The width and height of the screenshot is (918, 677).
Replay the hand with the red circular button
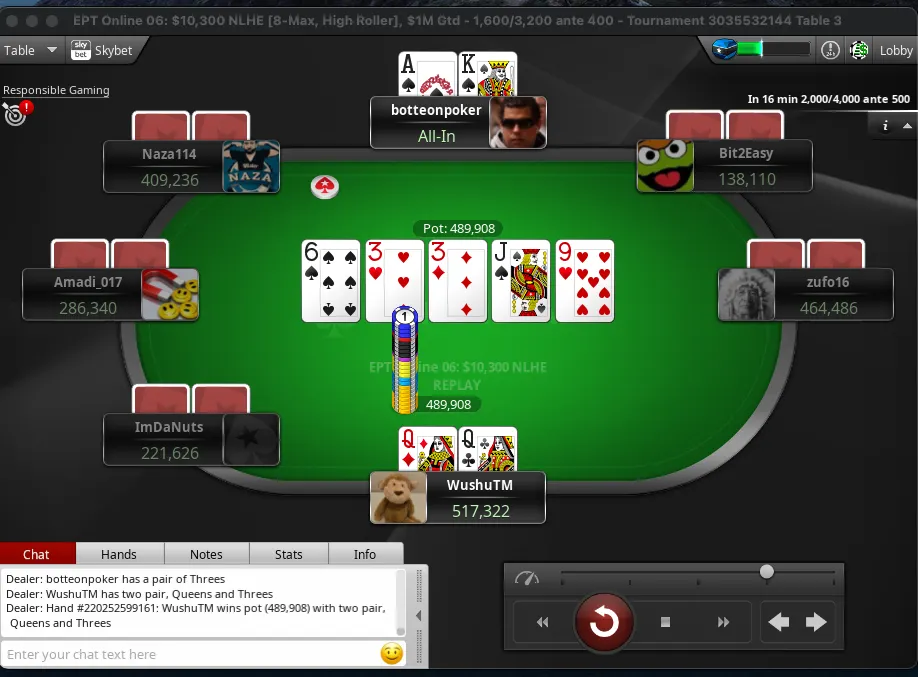click(603, 622)
